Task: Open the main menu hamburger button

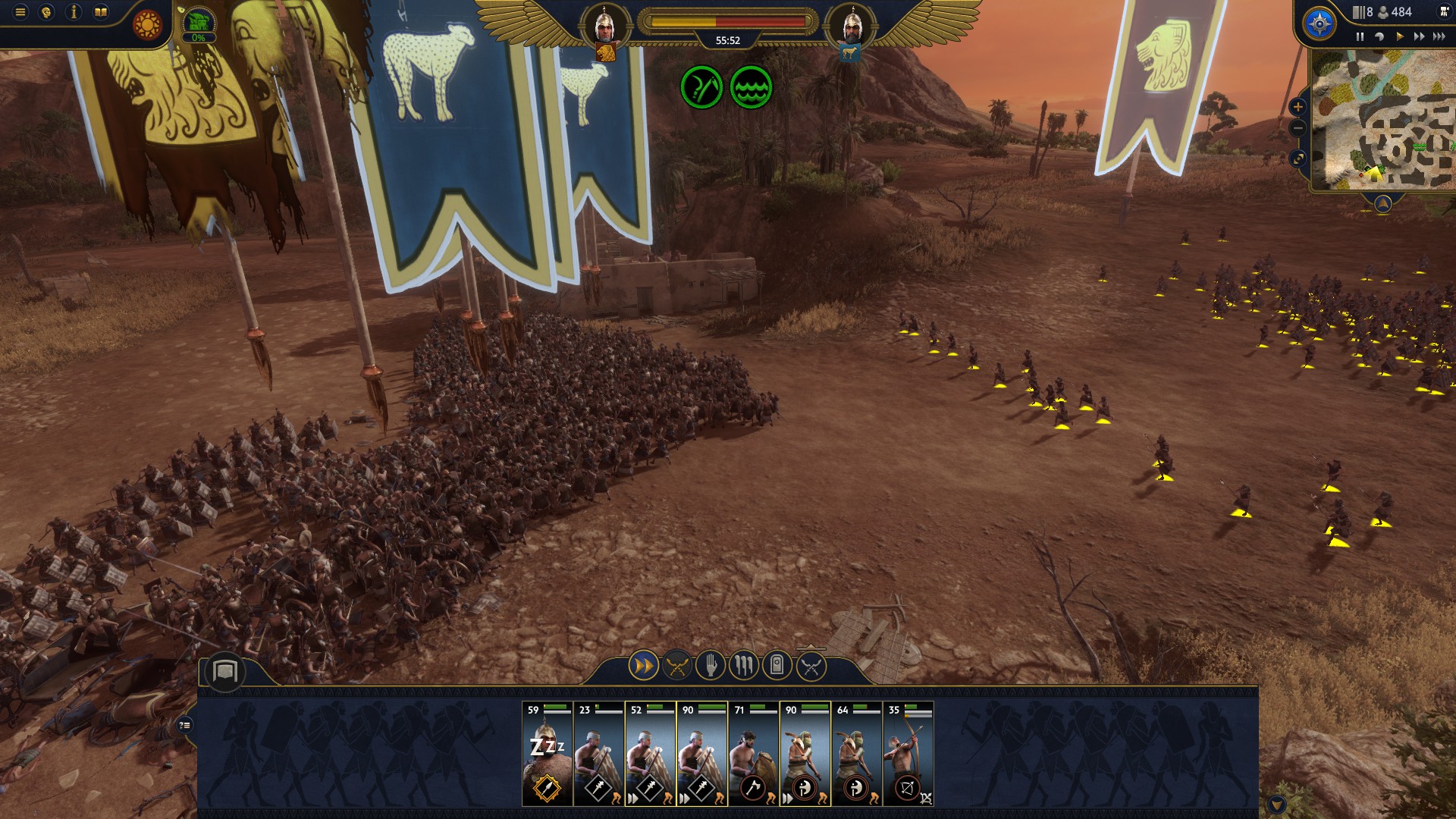Action: point(20,12)
